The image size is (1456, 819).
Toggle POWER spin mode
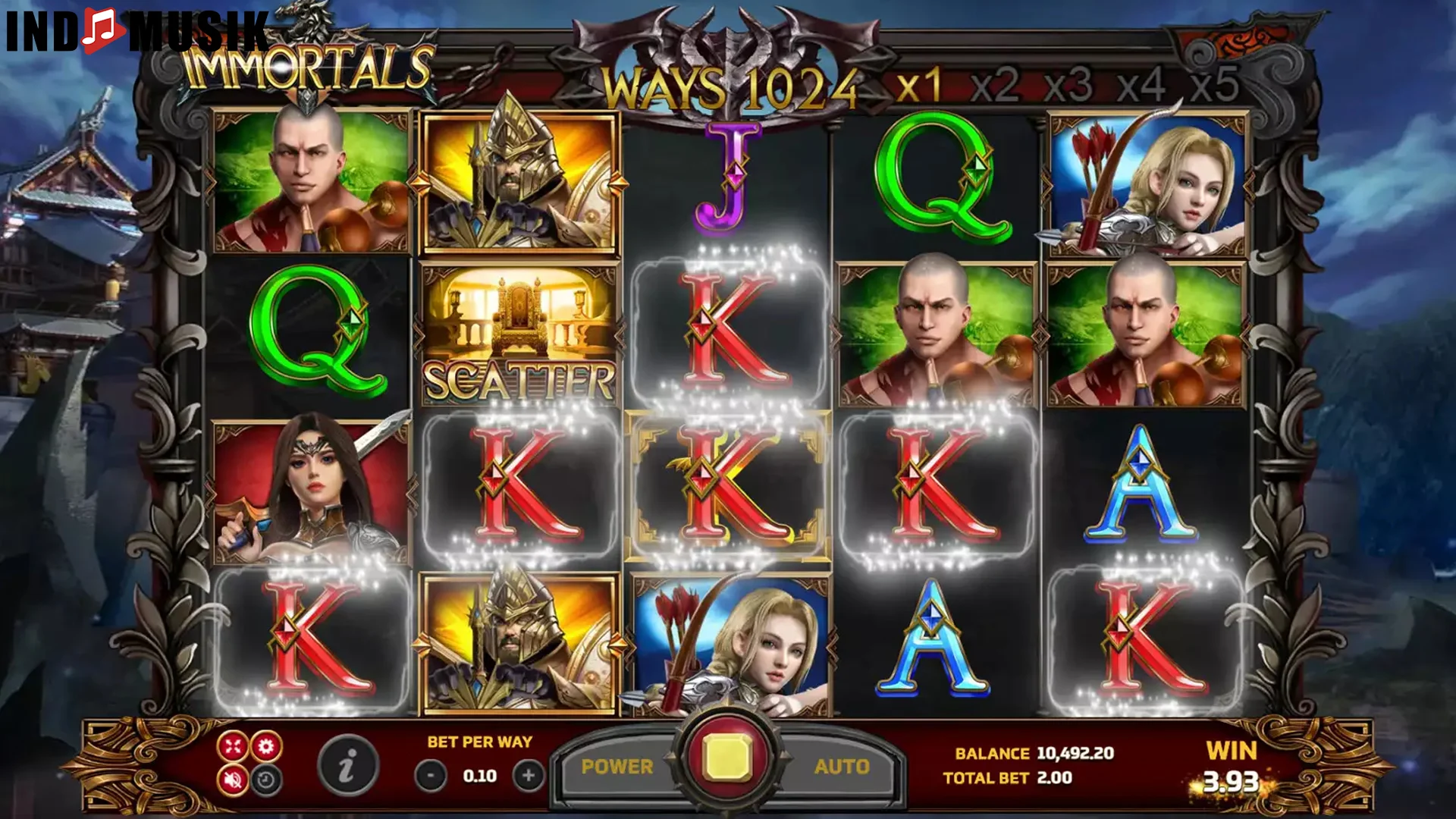[x=618, y=766]
